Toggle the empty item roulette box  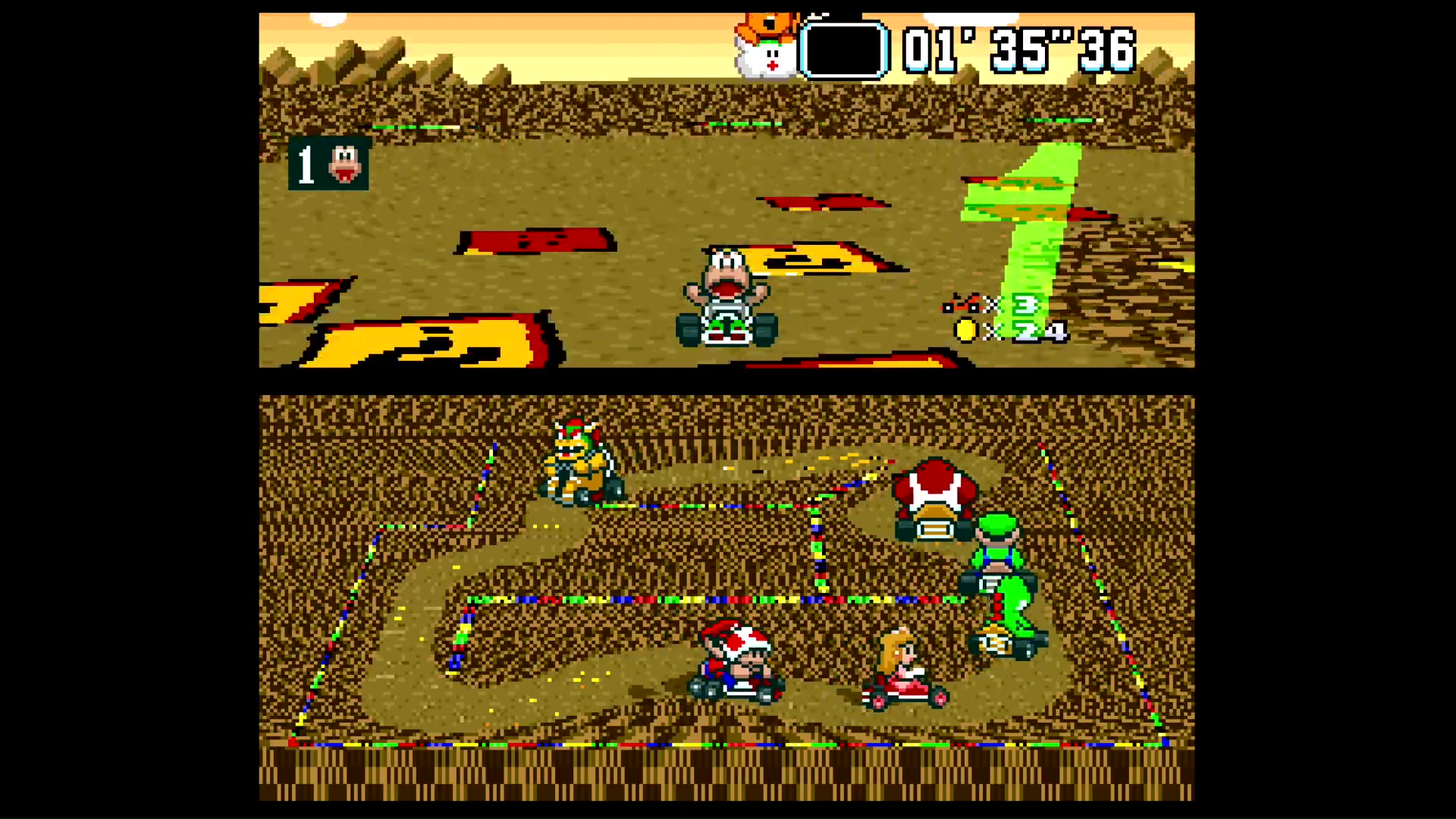pos(844,49)
